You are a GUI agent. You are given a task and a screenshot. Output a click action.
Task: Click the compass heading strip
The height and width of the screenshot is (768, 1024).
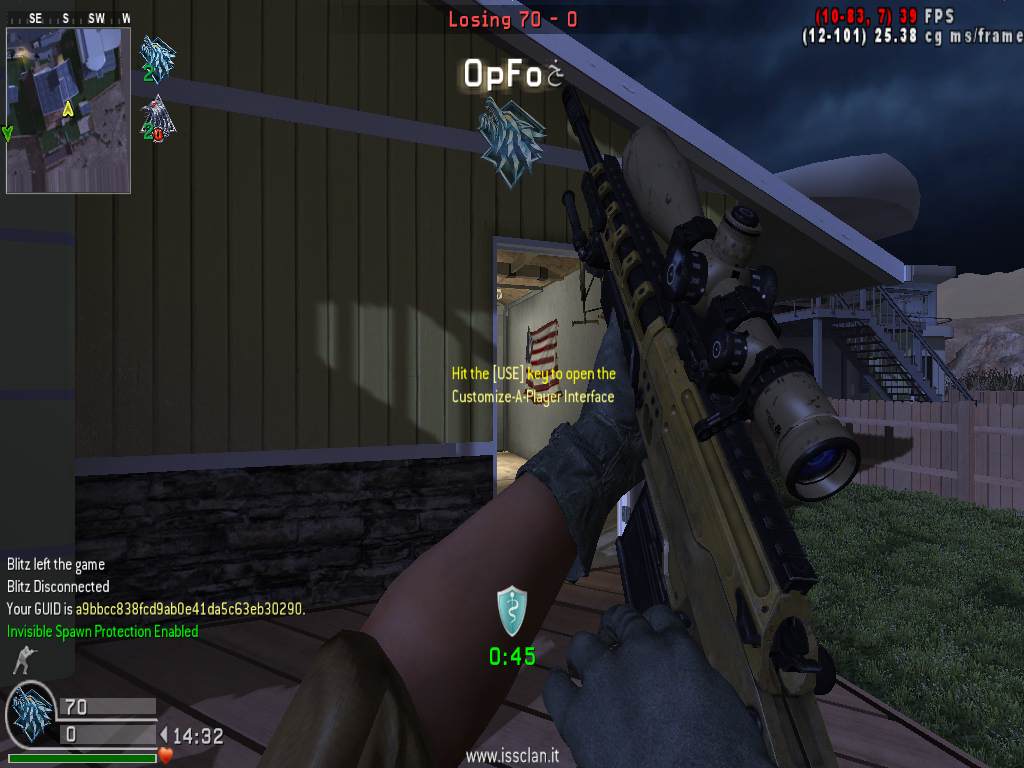point(68,18)
